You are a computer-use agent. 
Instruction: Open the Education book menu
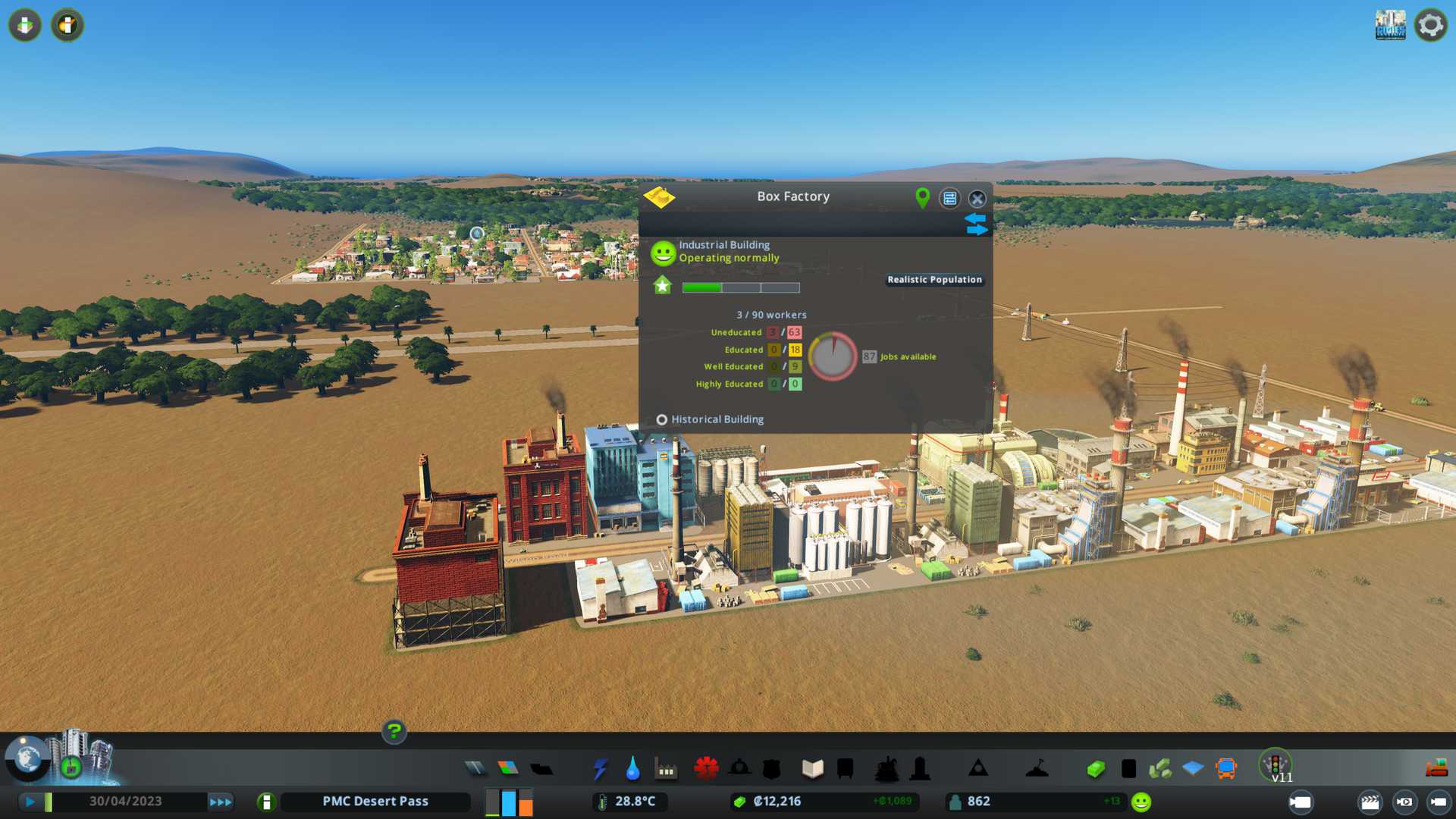pos(812,769)
